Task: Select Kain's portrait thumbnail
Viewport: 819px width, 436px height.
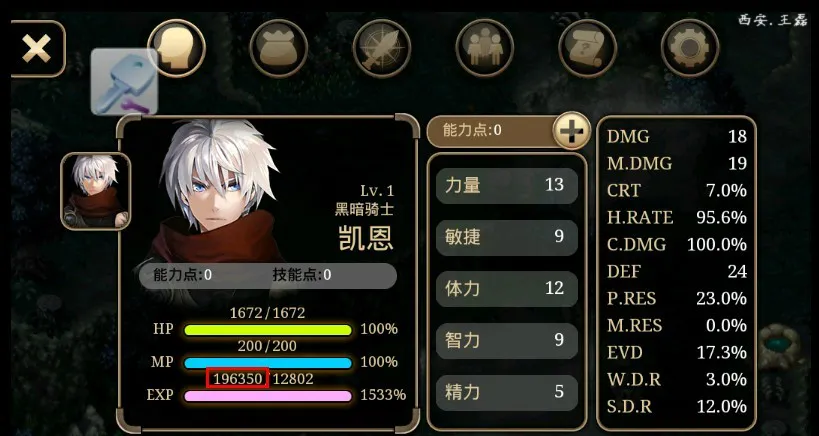Action: 95,191
